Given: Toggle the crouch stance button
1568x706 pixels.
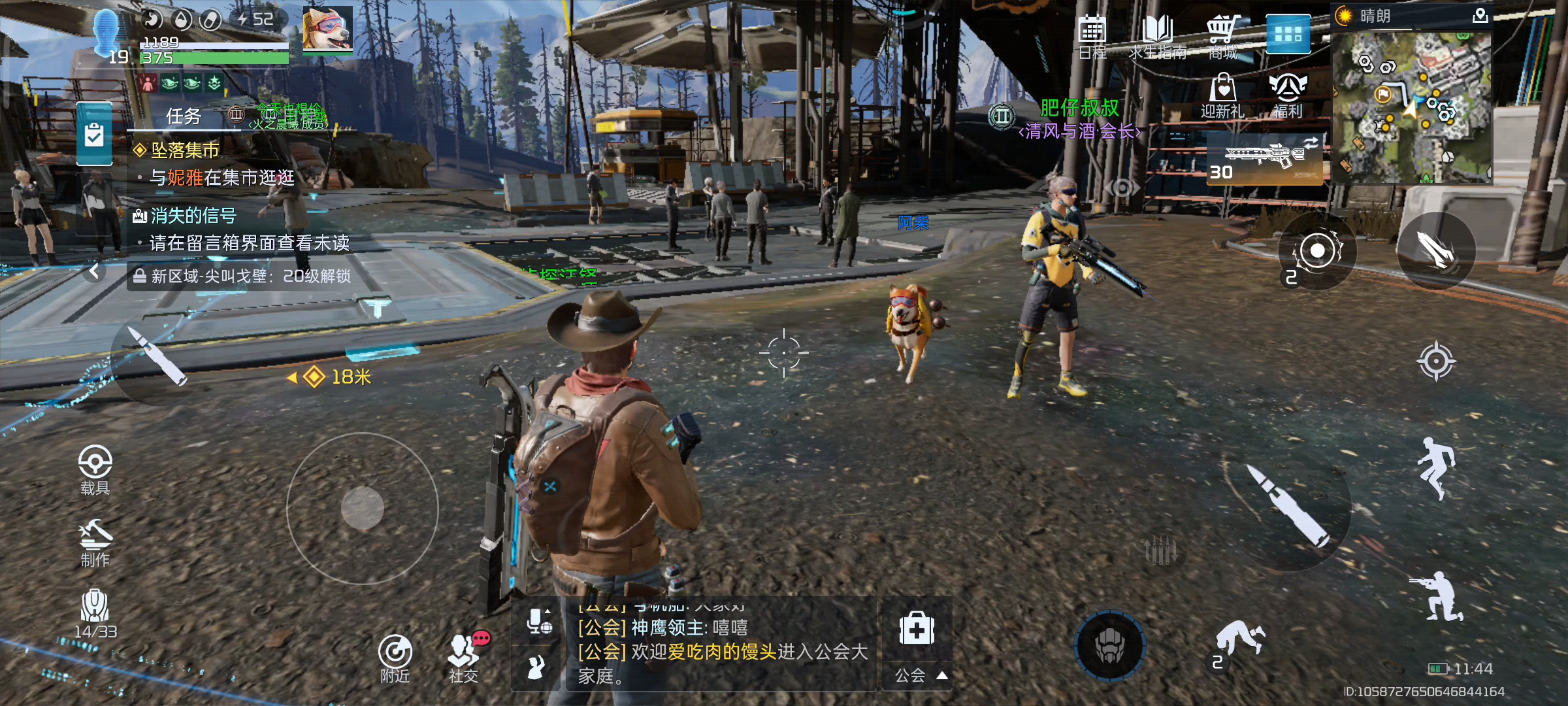Looking at the screenshot, I should (1437, 597).
